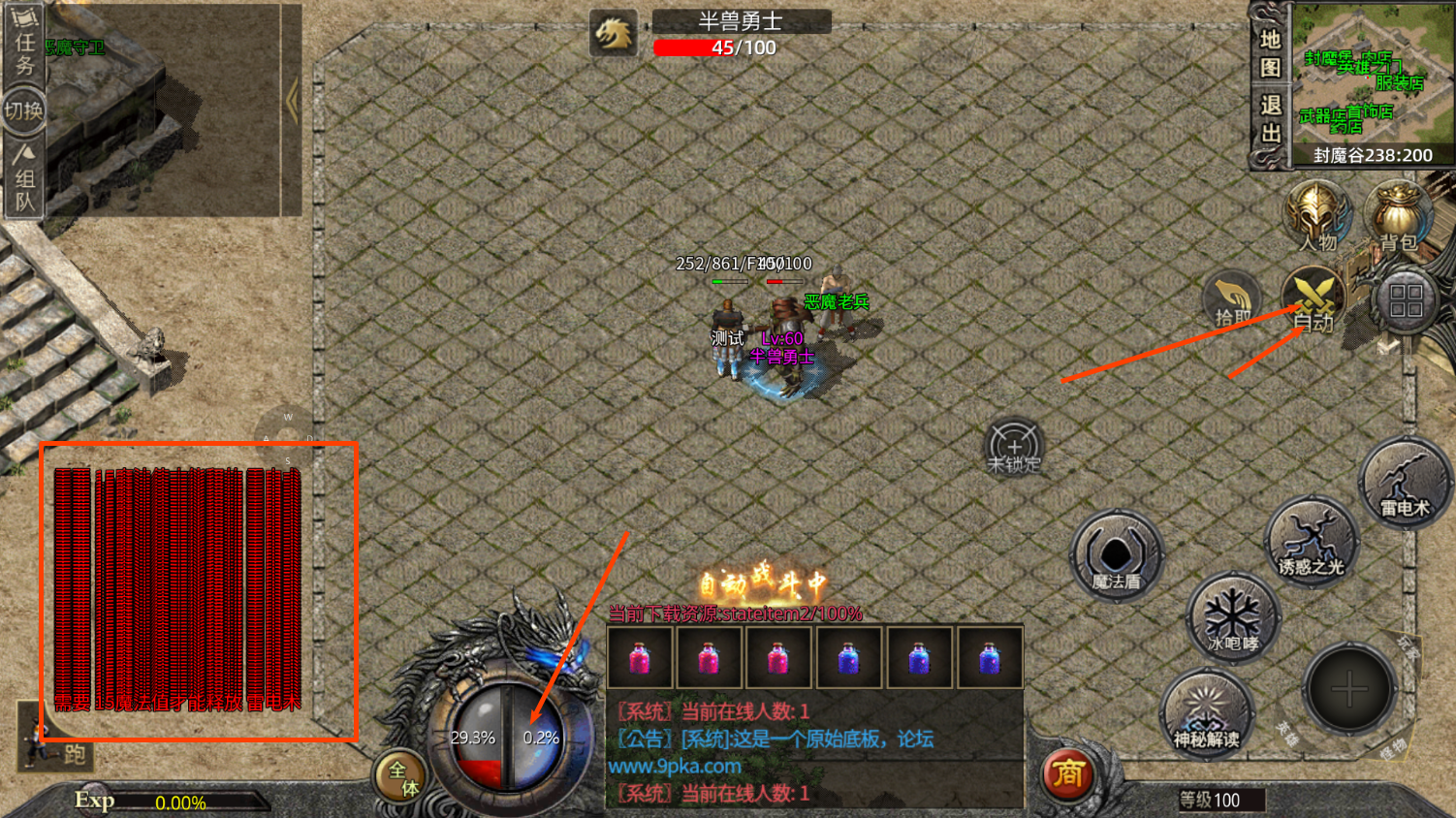Open the 商 shop button
The width and height of the screenshot is (1456, 818).
1067,773
